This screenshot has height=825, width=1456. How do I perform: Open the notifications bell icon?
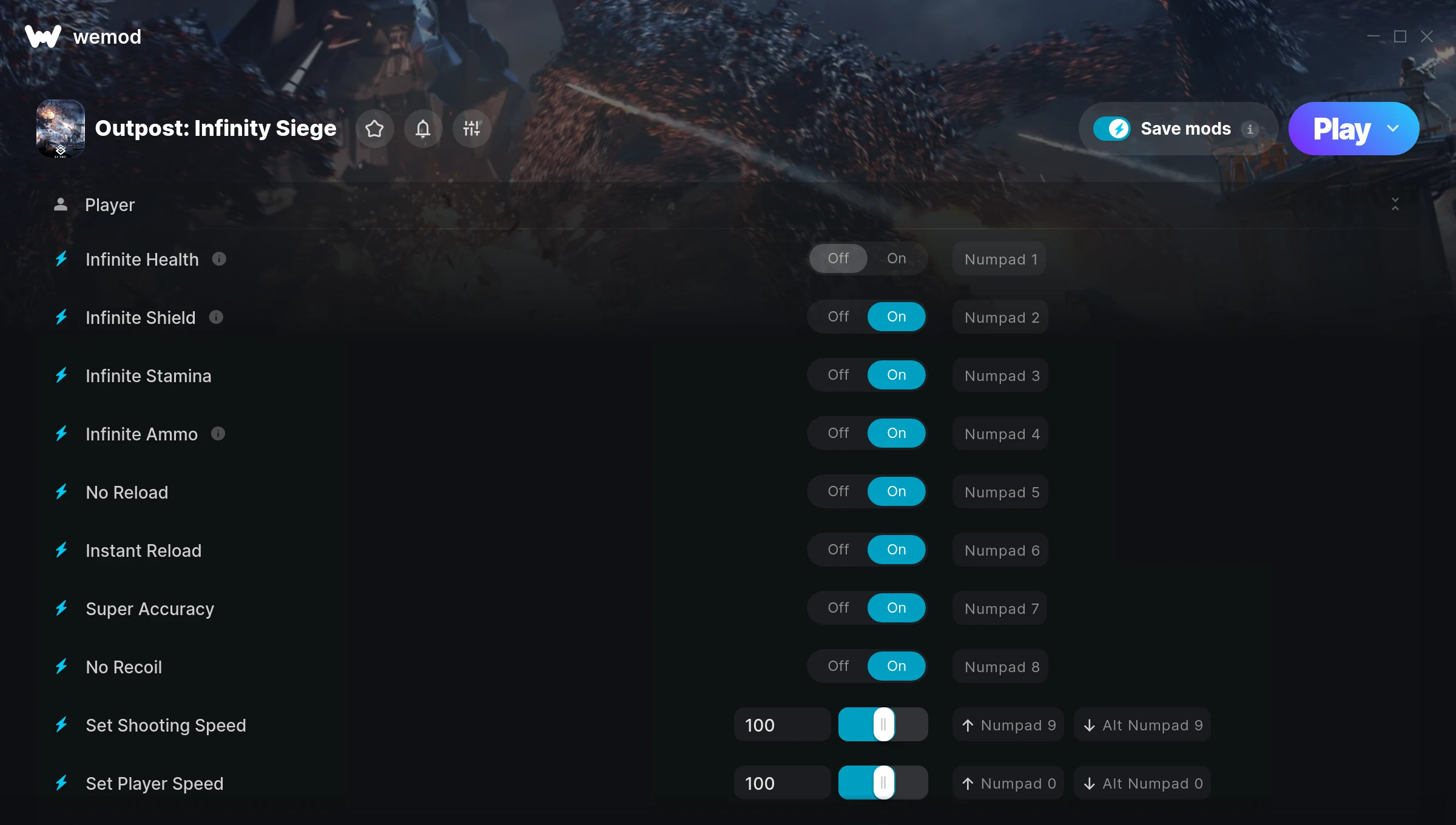coord(423,129)
